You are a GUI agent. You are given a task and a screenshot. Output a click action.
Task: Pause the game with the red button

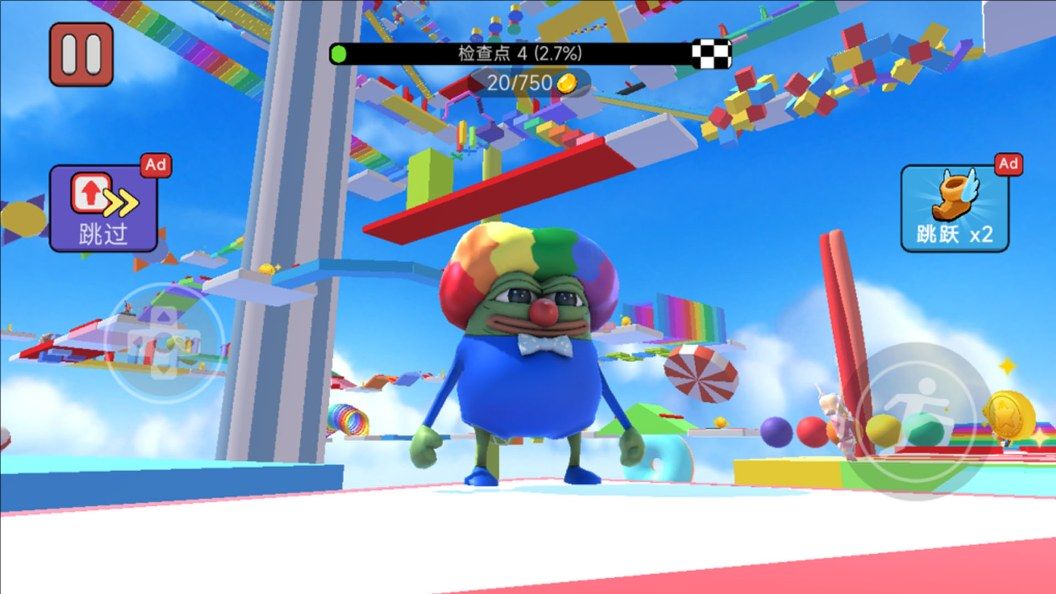pos(81,54)
